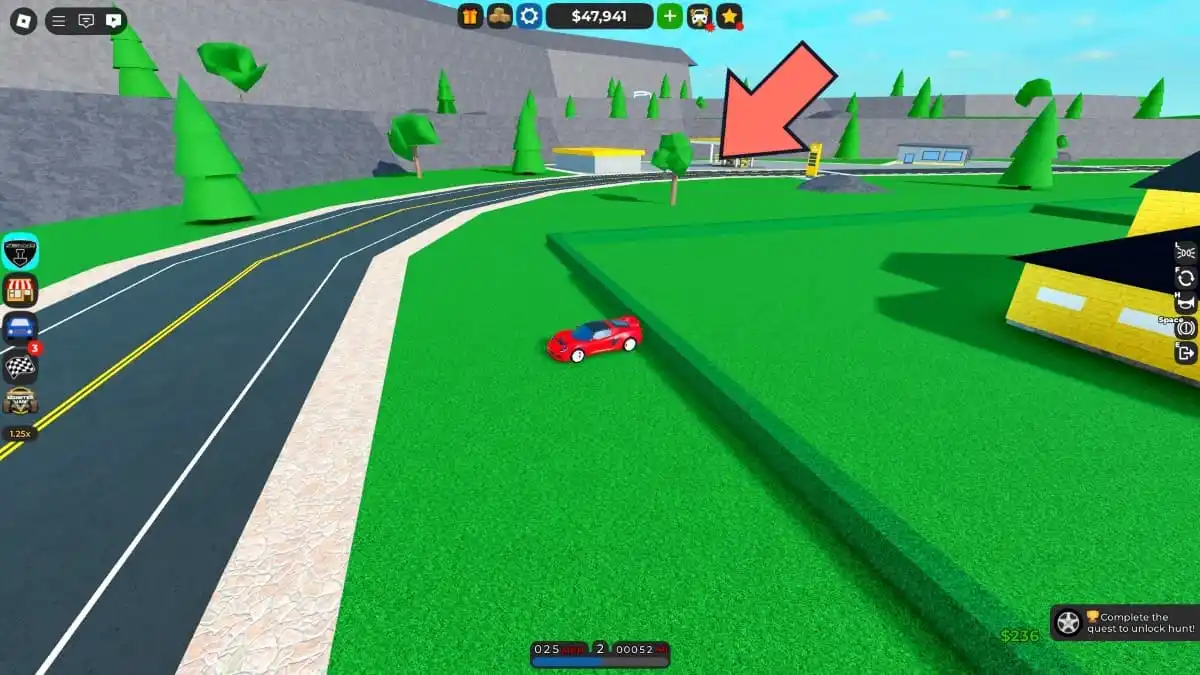Open the Roblox main menu
Viewport: 1200px width, 675px height.
click(x=23, y=20)
